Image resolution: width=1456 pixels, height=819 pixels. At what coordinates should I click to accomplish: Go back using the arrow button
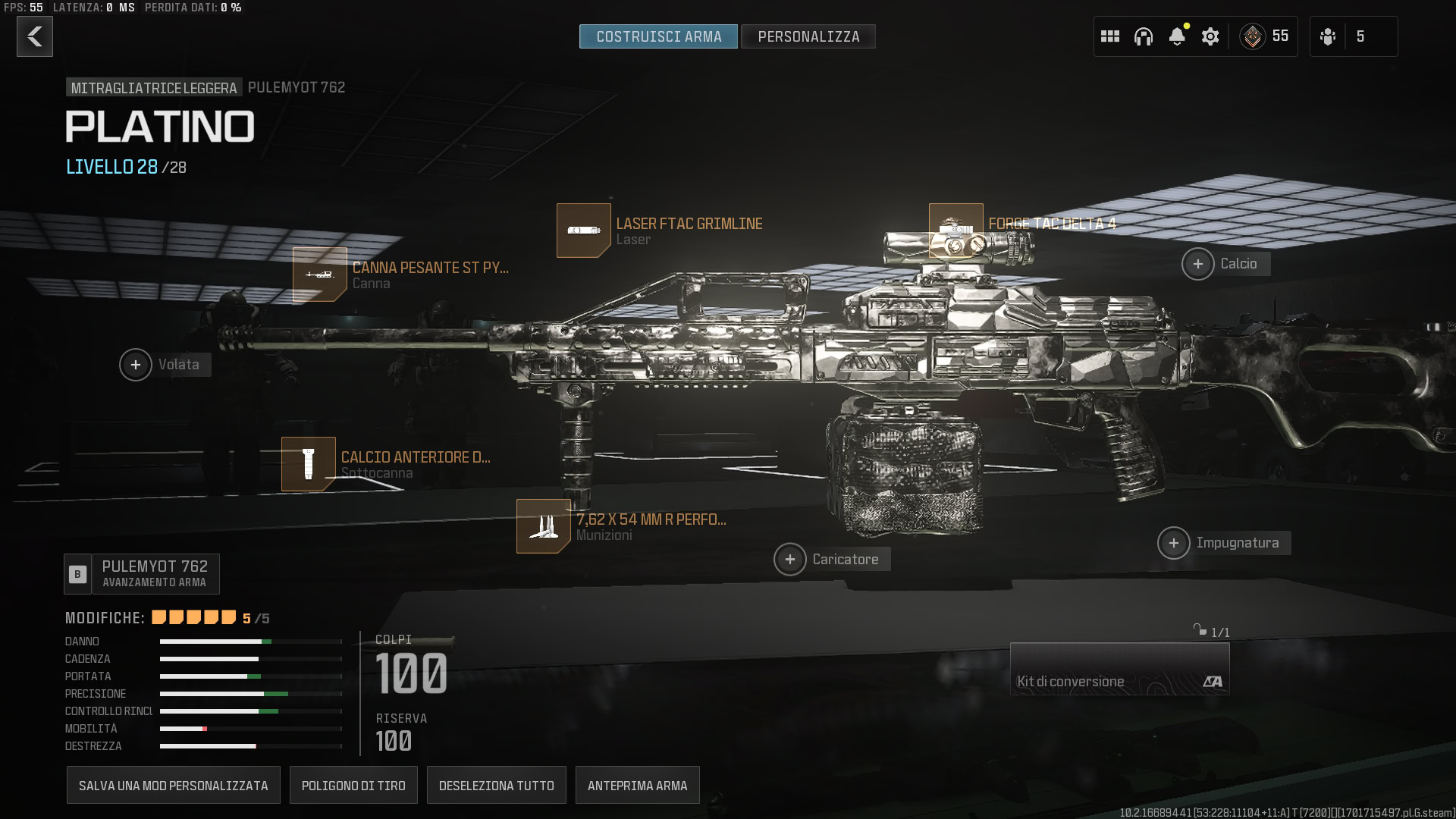tap(35, 36)
